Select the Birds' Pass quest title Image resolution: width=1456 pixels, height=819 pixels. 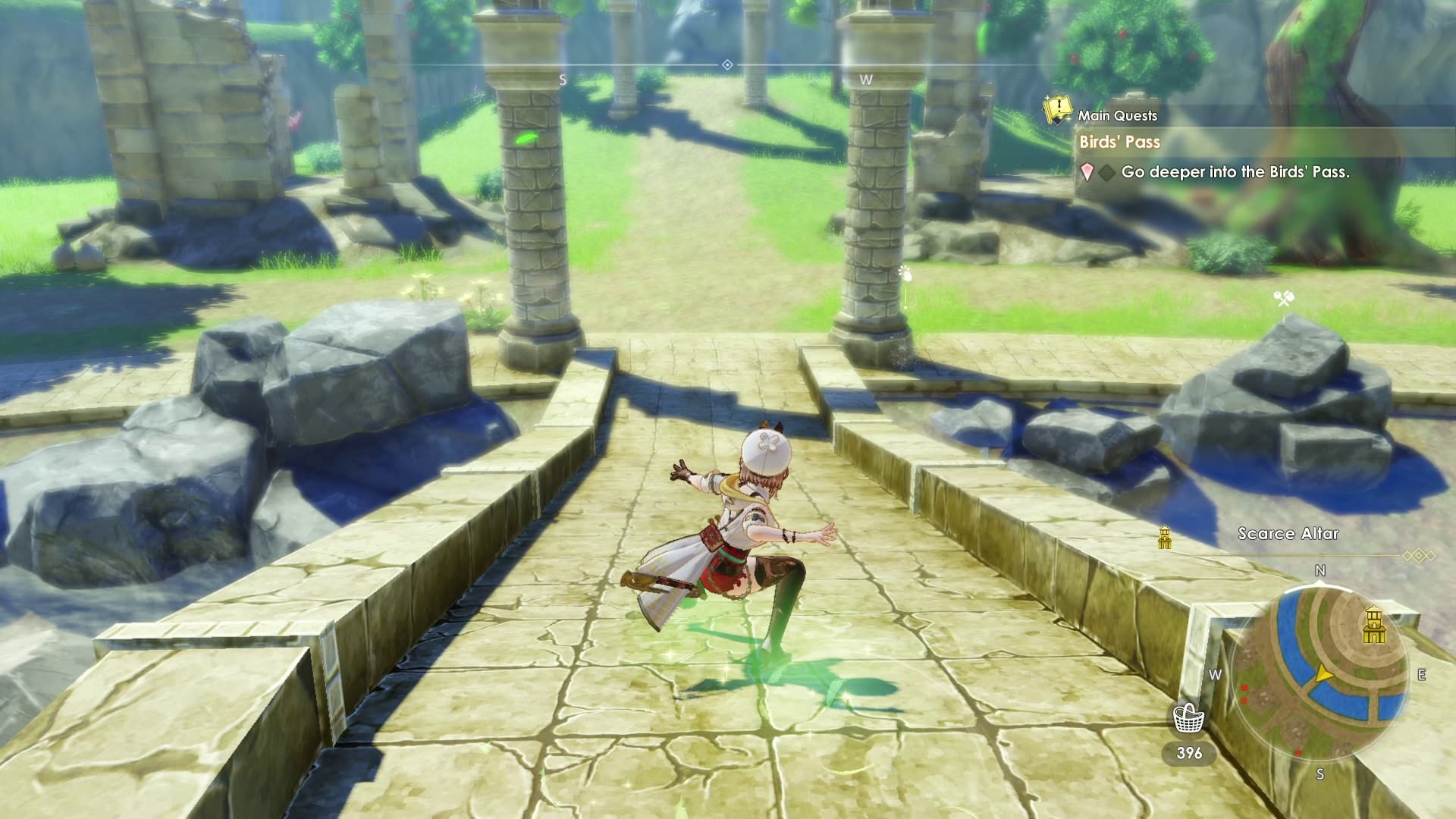[x=1119, y=142]
